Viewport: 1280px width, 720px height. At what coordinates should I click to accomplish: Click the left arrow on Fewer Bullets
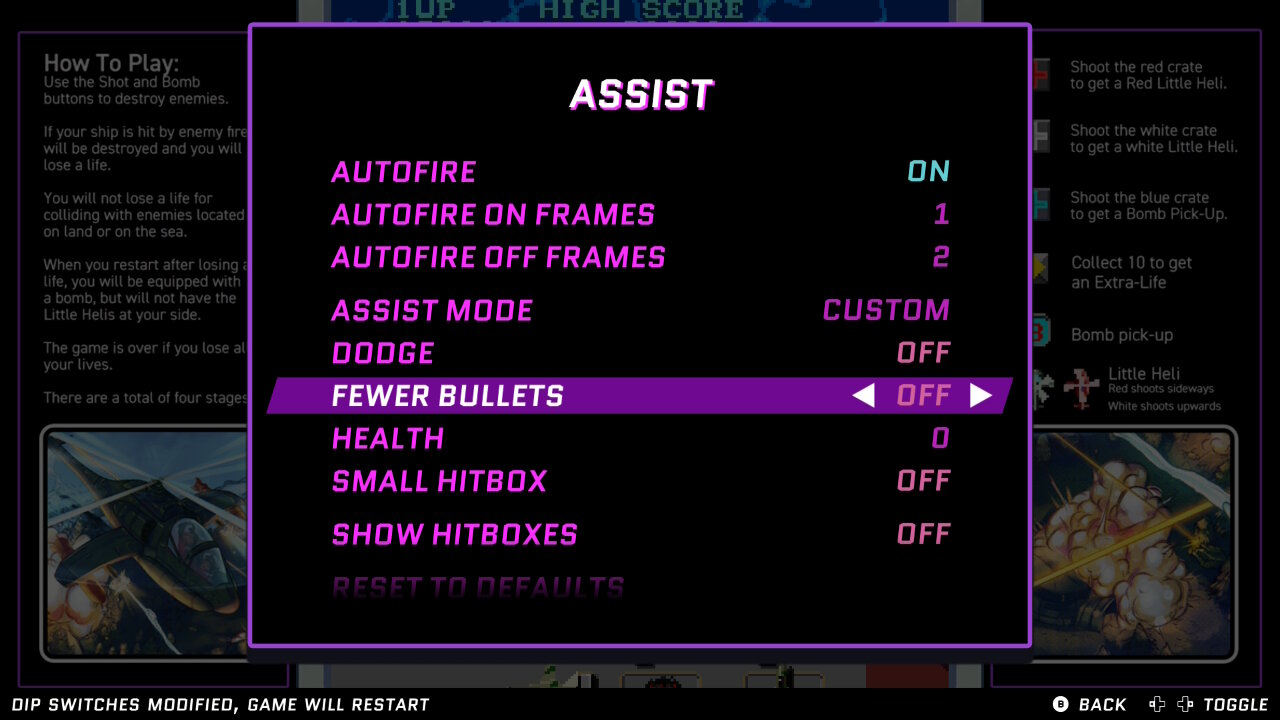(x=863, y=396)
